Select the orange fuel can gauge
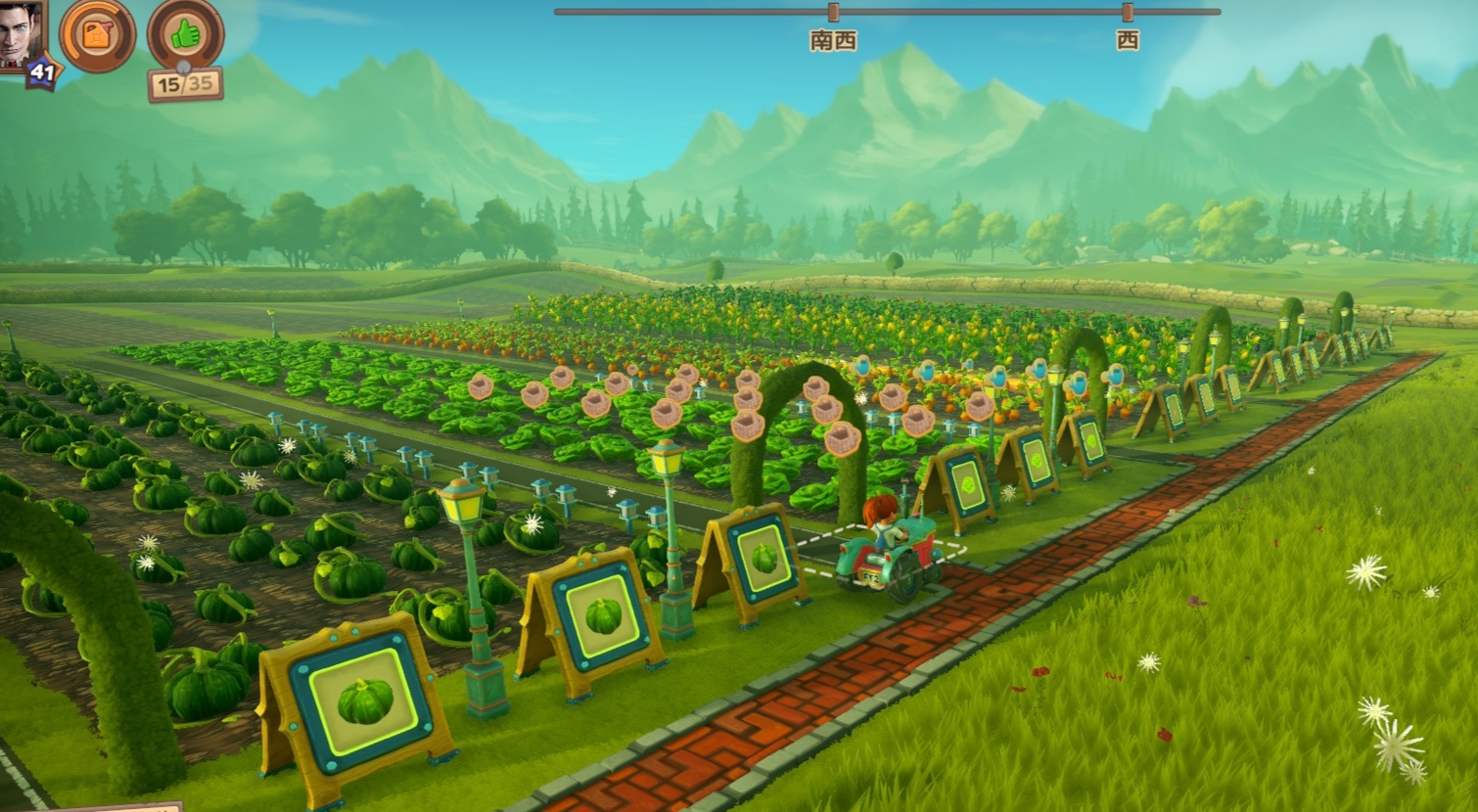Image resolution: width=1478 pixels, height=812 pixels. coord(97,36)
